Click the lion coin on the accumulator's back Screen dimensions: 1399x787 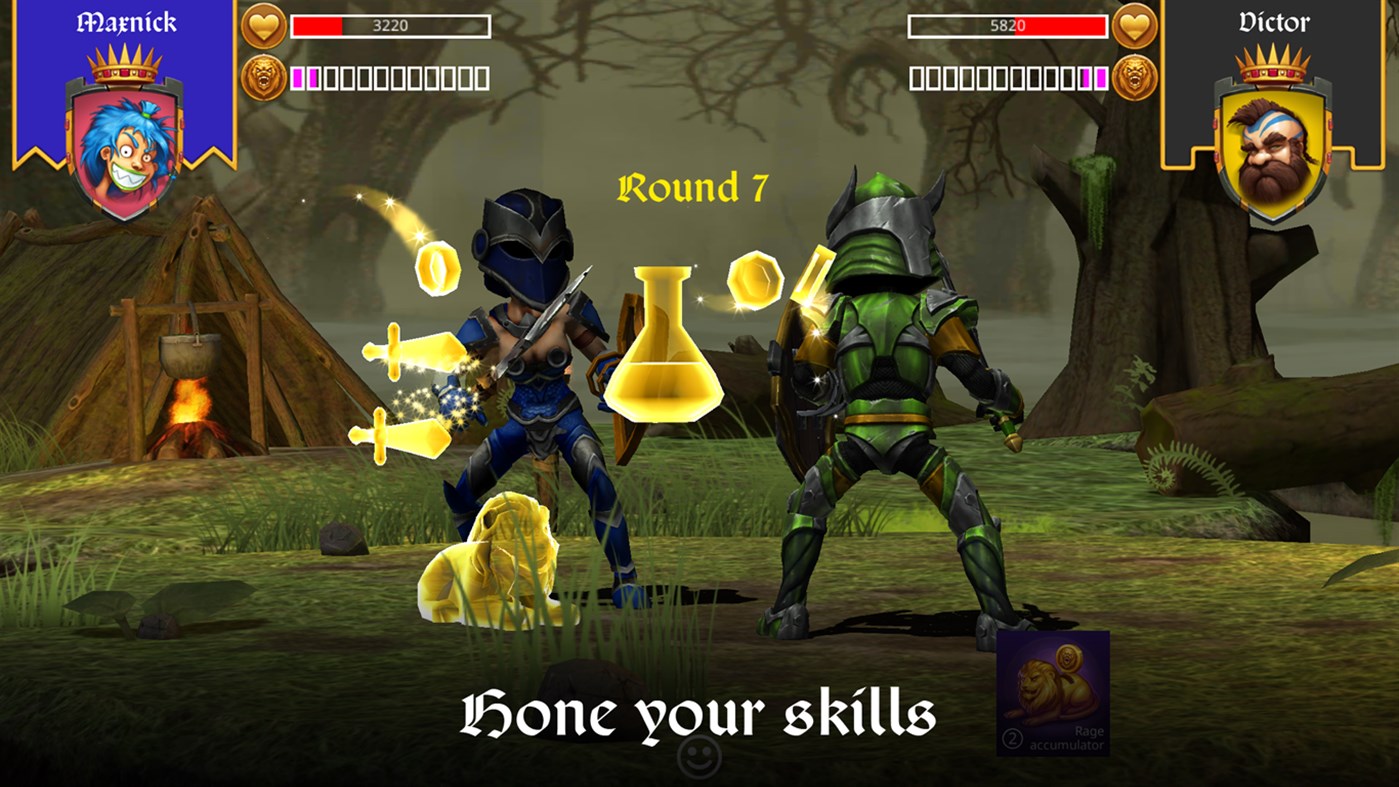tap(1069, 659)
